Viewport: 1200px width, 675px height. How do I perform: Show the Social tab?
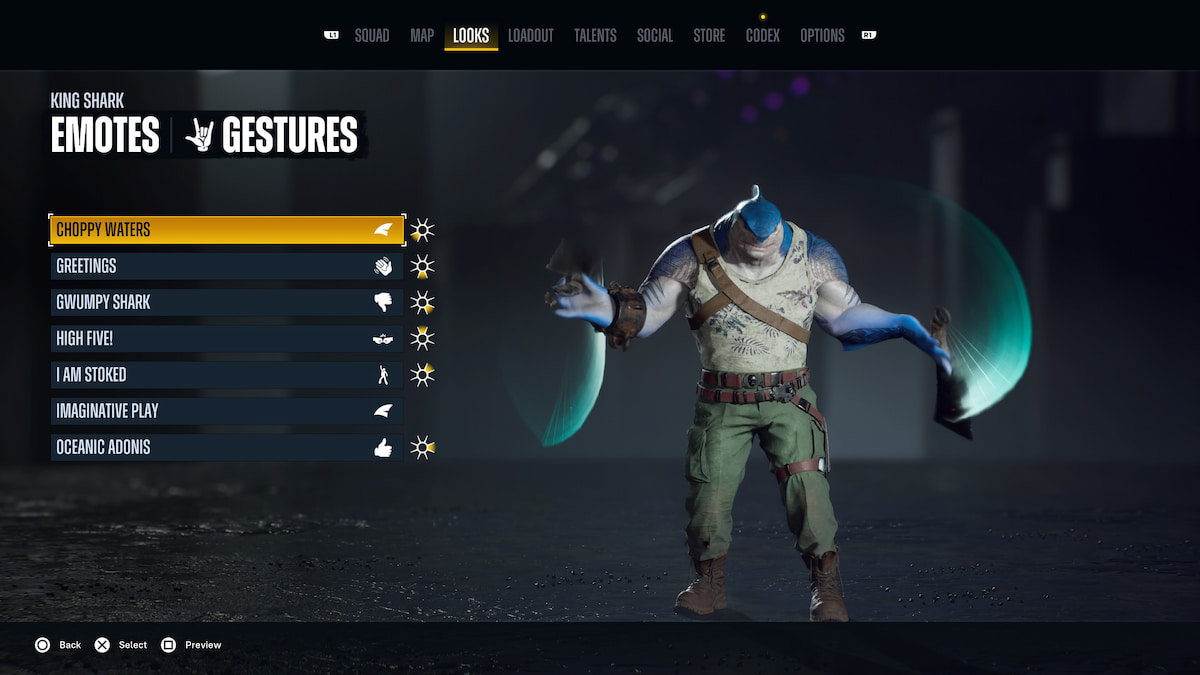coord(655,36)
